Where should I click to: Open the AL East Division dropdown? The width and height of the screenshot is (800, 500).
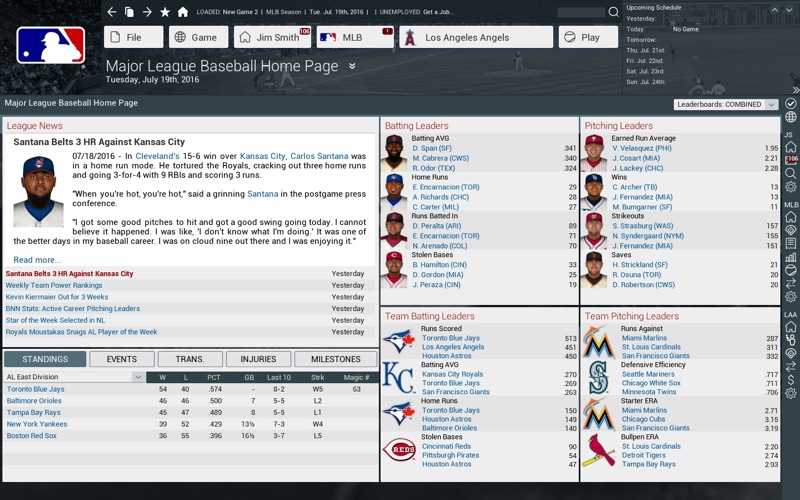click(75, 377)
